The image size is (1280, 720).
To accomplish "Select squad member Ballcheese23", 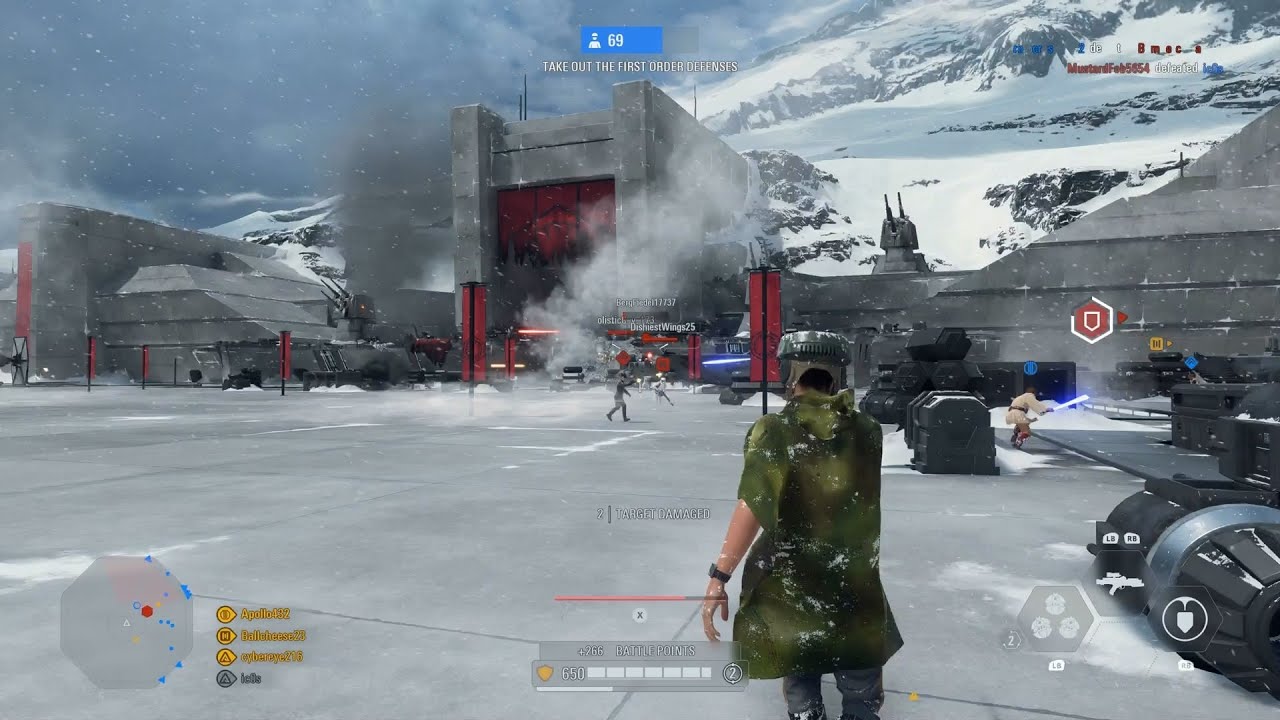I will point(272,635).
